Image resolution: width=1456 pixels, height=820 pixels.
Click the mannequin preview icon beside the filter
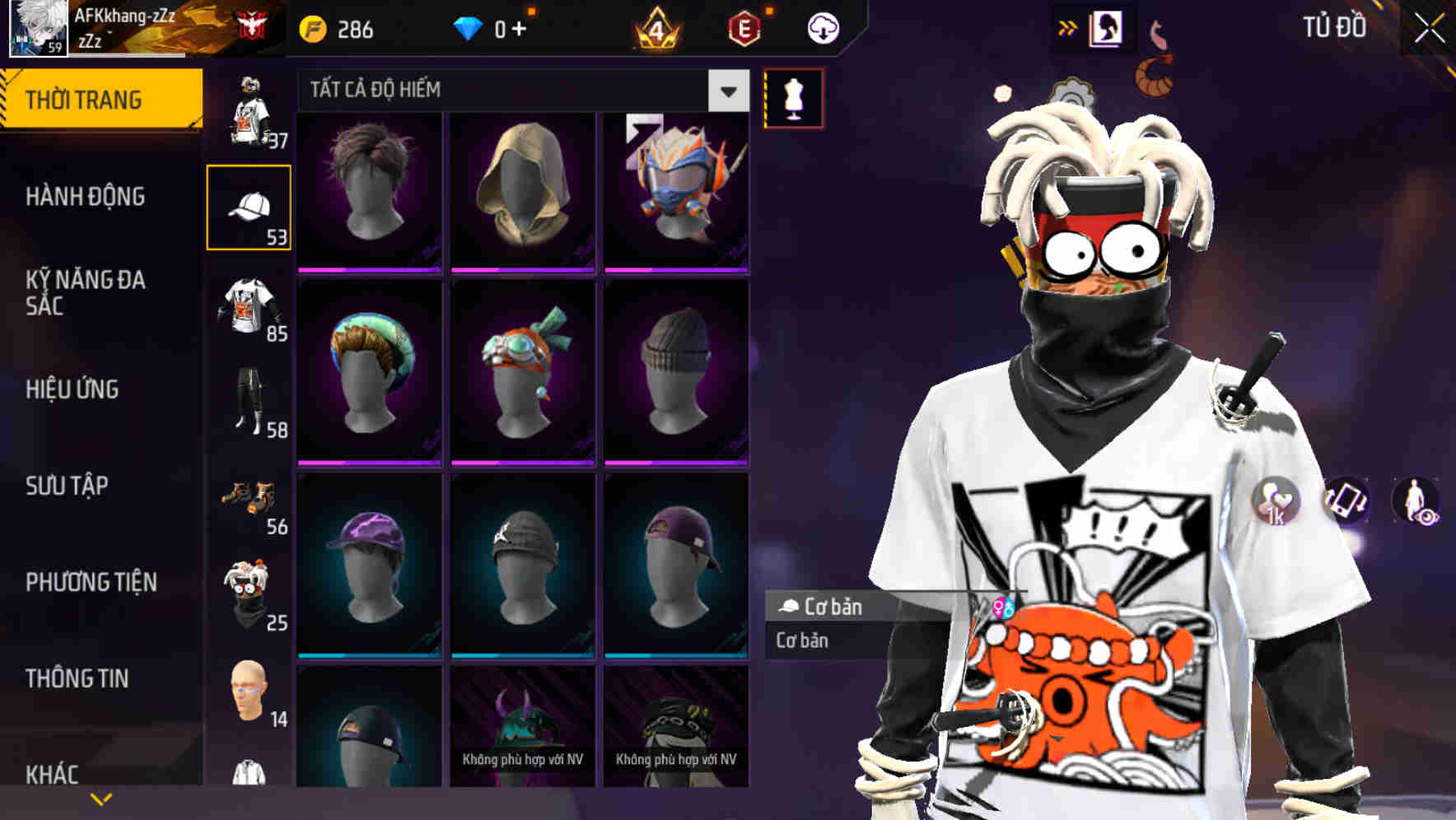click(791, 97)
